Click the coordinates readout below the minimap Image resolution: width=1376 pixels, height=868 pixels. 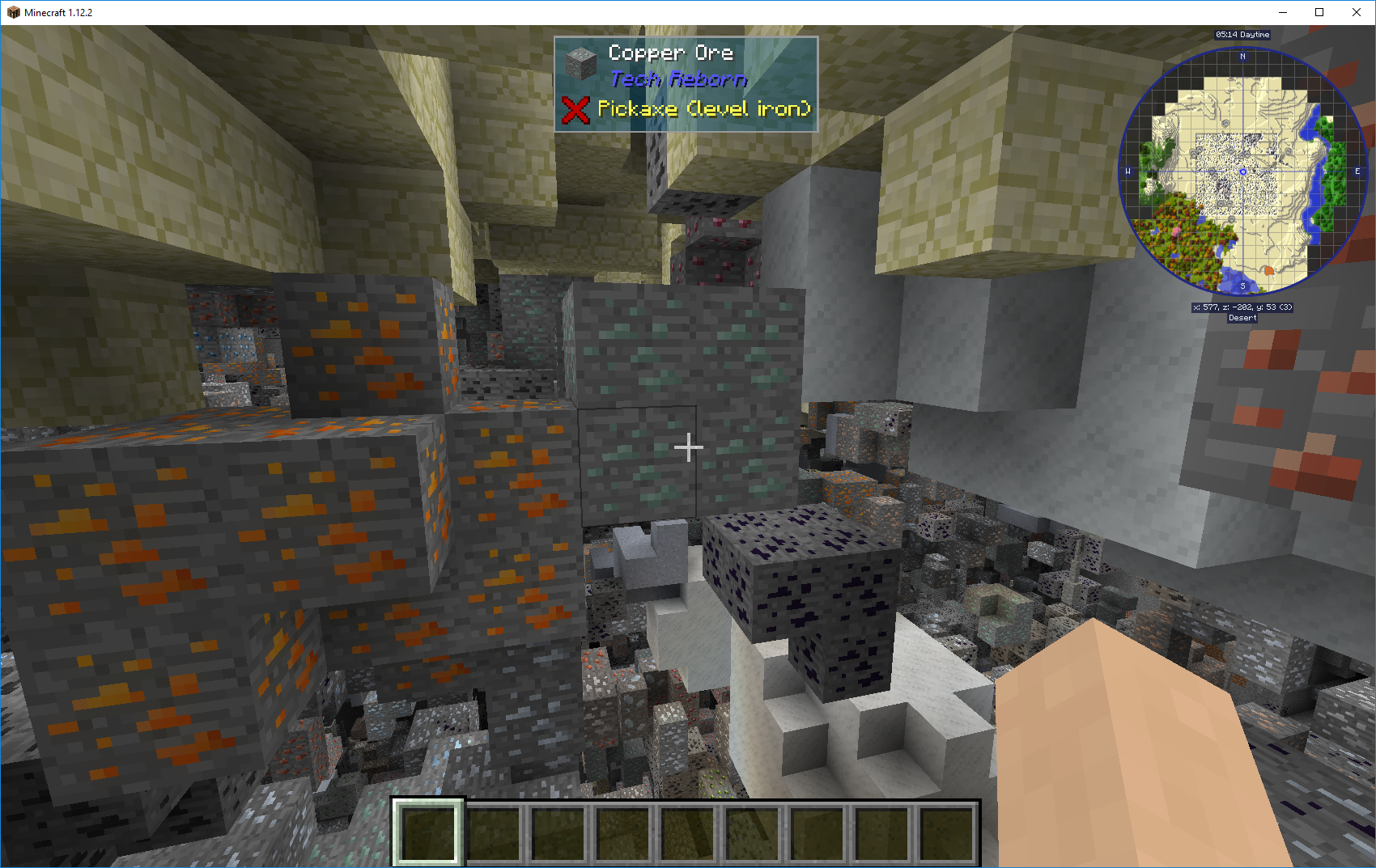pos(1242,307)
